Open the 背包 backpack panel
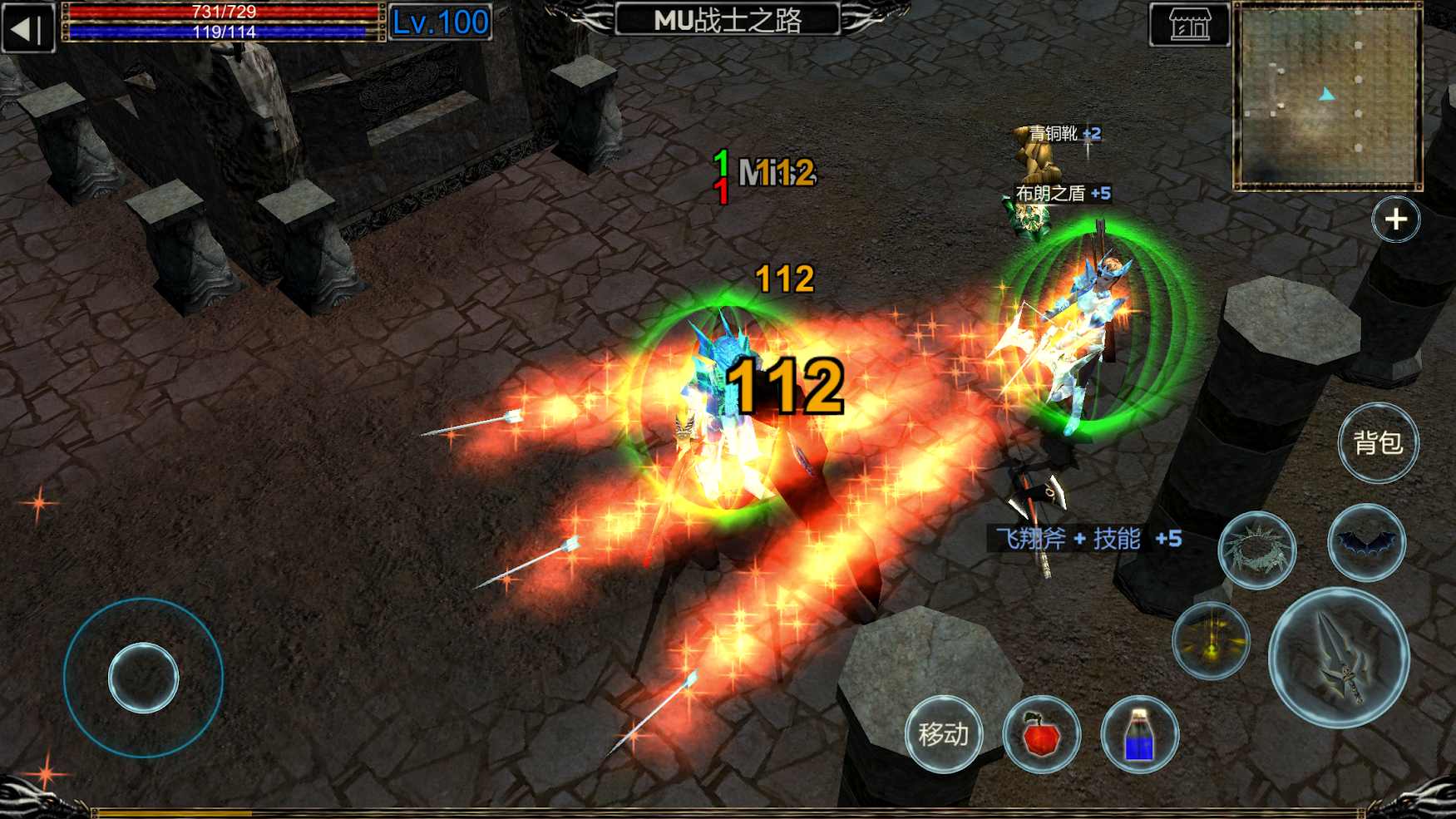 click(1379, 445)
